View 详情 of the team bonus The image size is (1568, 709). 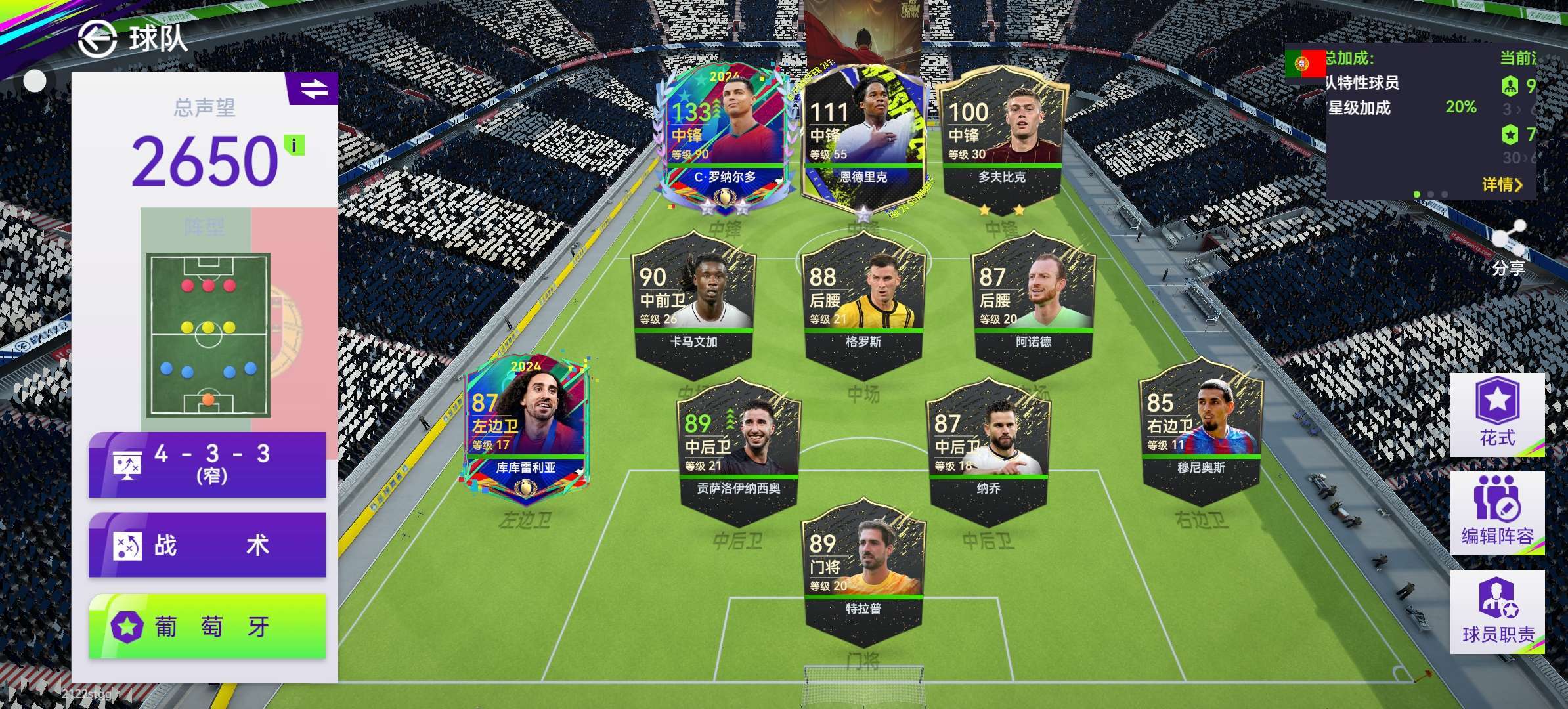[x=1501, y=184]
